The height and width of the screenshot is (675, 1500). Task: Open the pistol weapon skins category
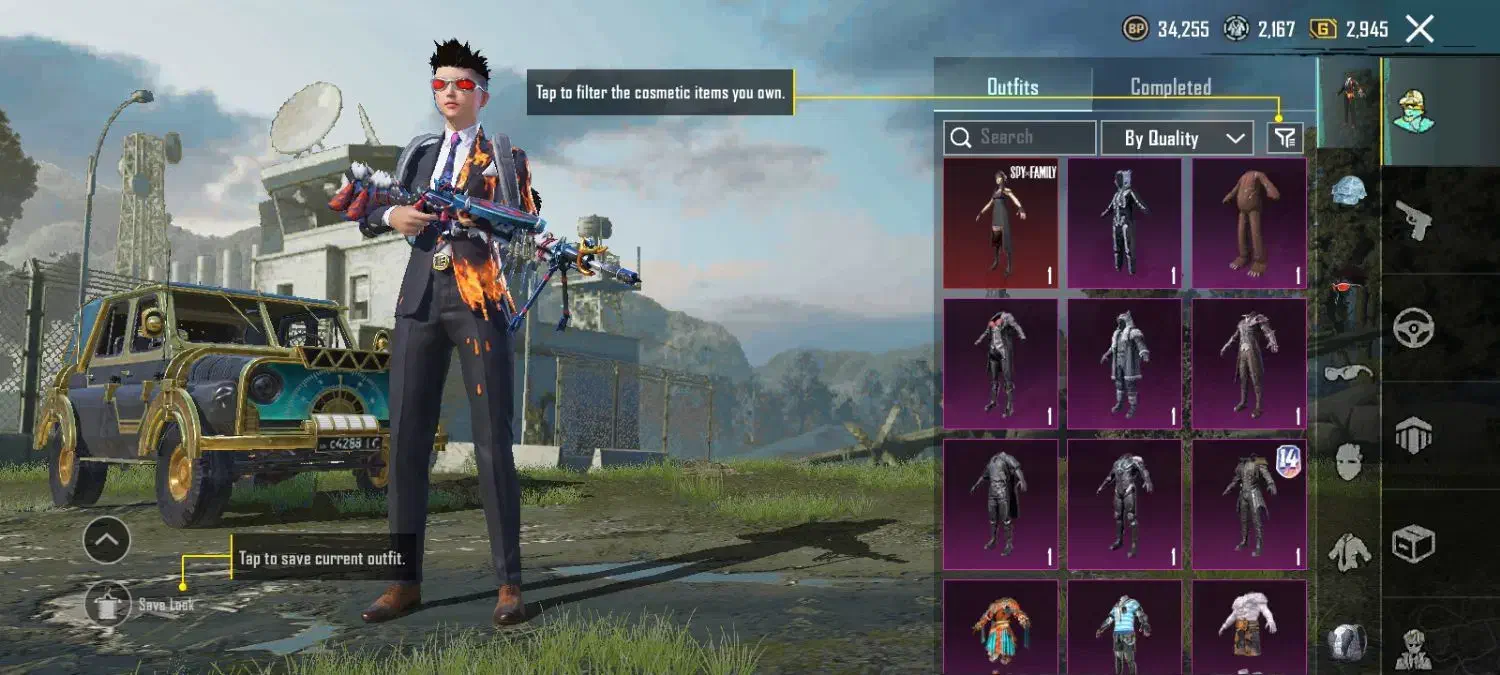tap(1413, 219)
